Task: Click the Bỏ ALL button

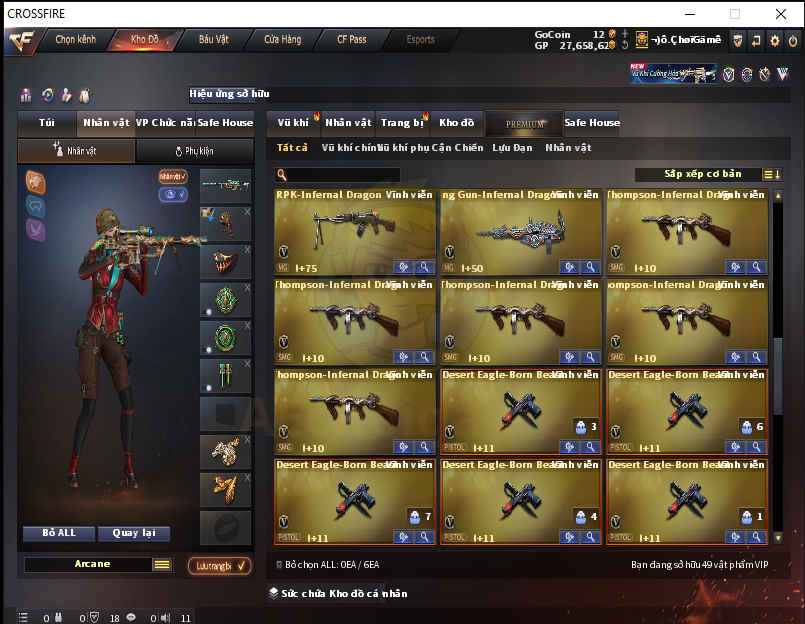Action: coord(59,533)
